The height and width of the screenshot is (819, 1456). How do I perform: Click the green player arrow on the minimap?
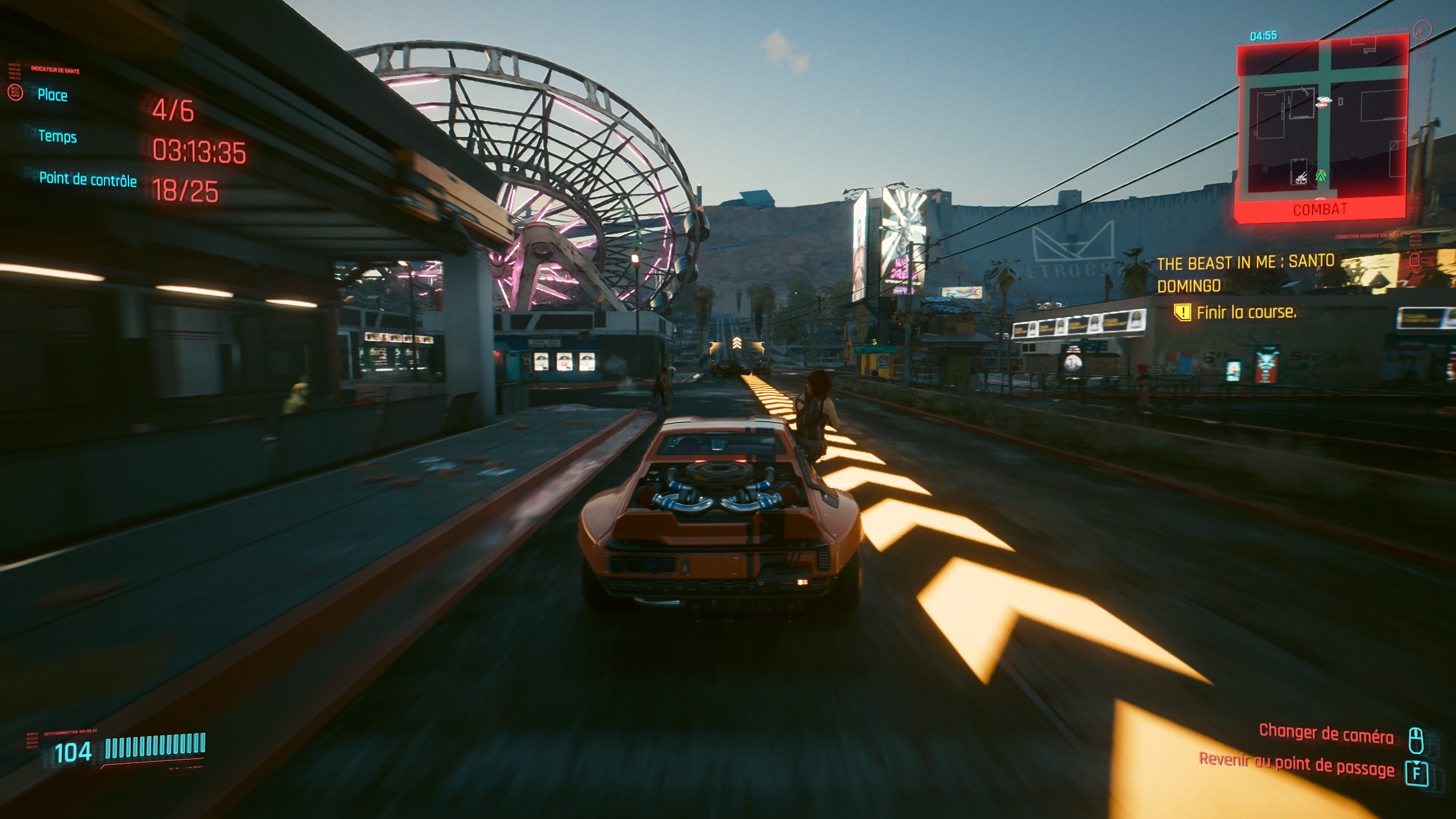click(1321, 176)
